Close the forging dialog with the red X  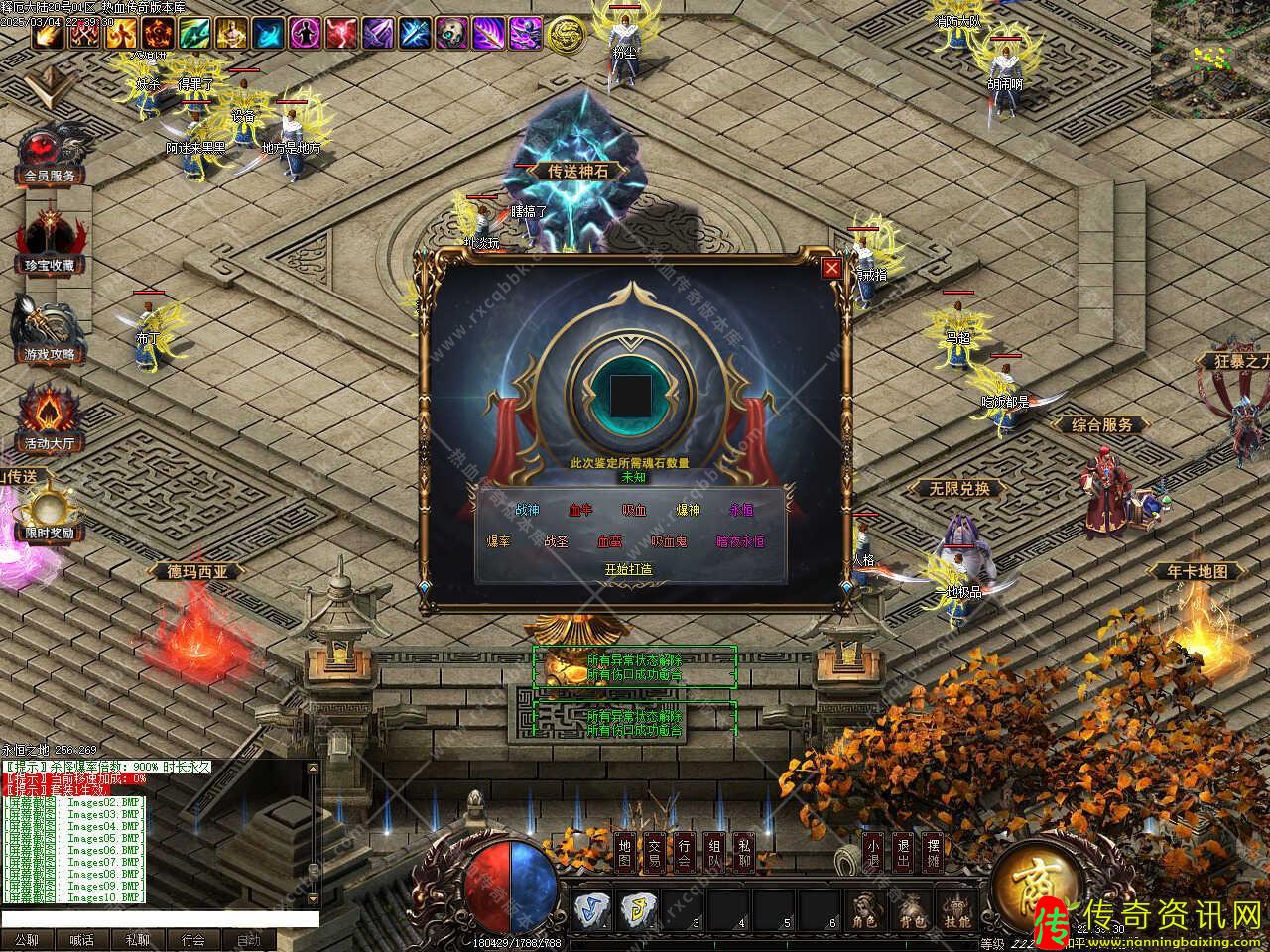click(831, 267)
